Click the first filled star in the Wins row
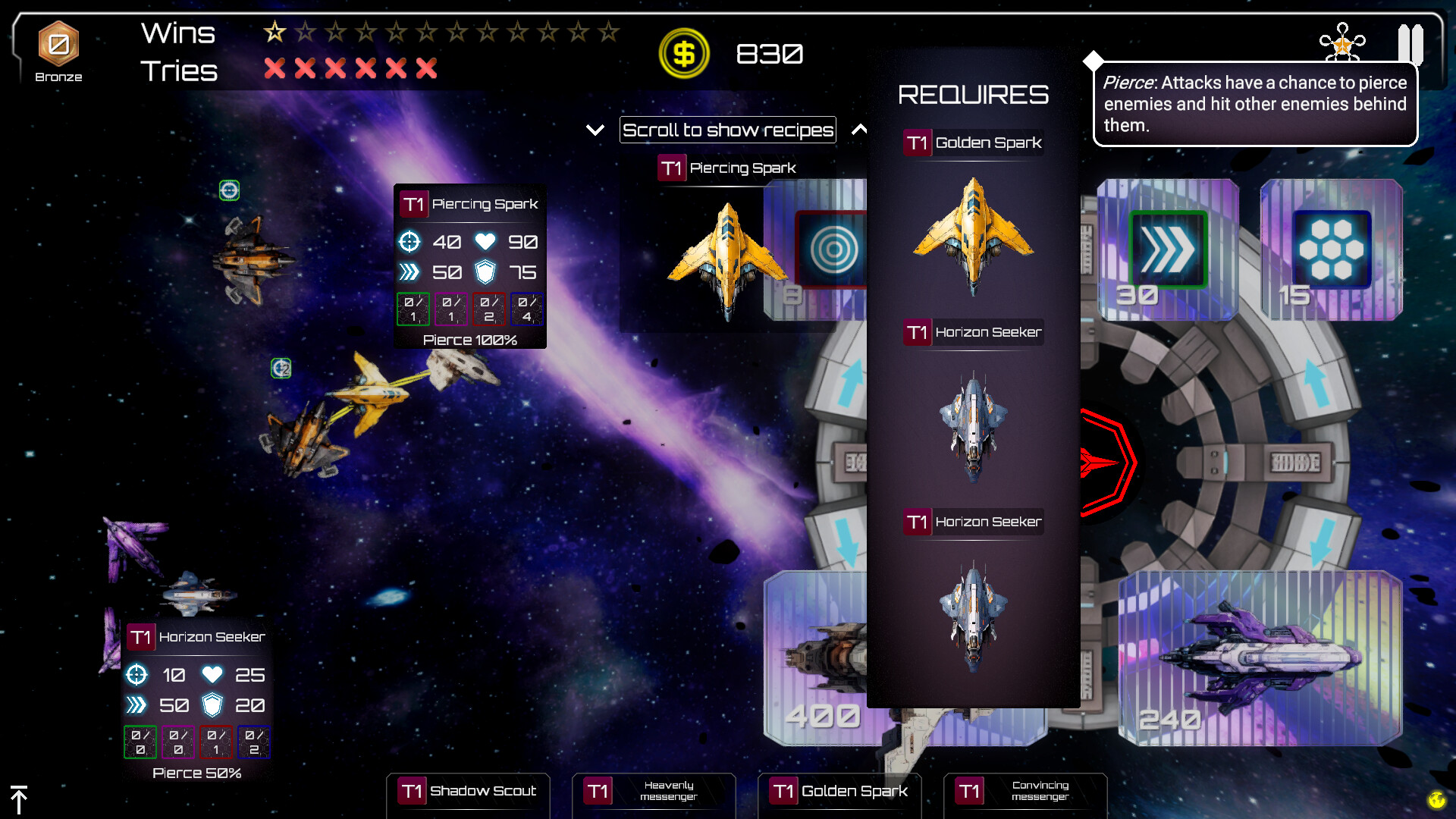 point(275,32)
